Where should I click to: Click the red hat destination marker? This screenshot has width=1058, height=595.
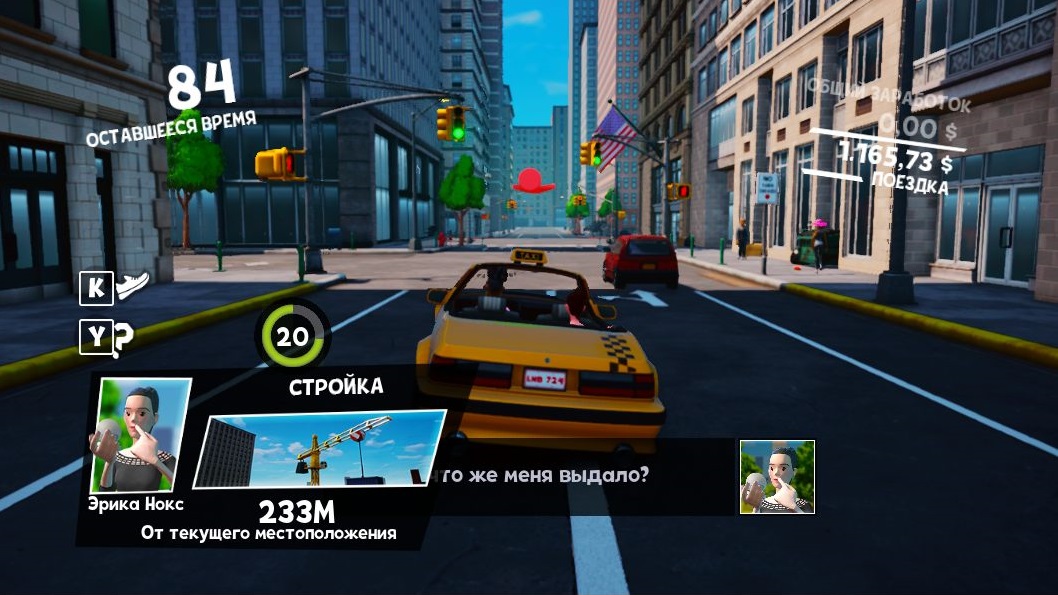(533, 181)
